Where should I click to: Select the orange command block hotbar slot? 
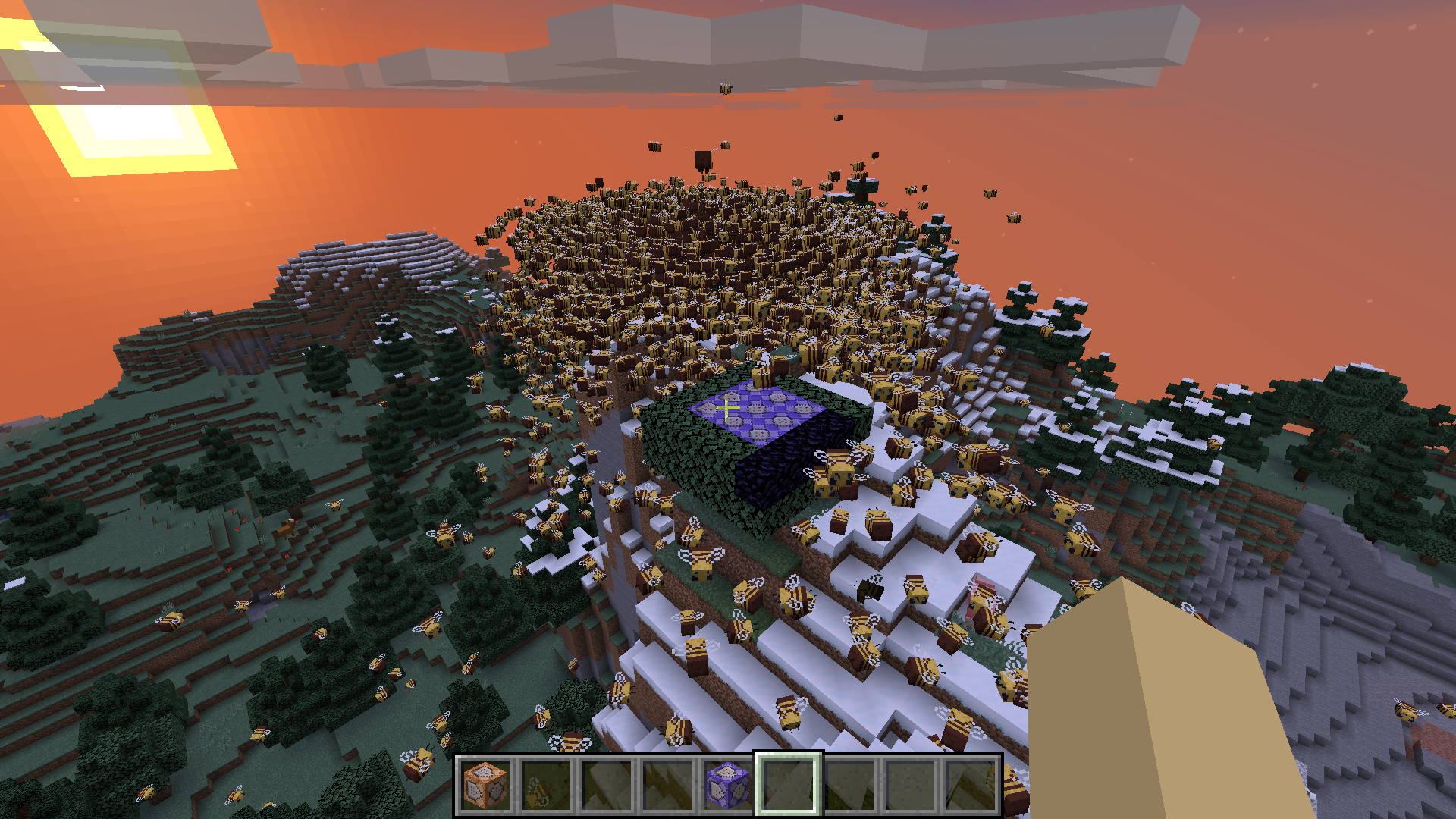pos(485,785)
